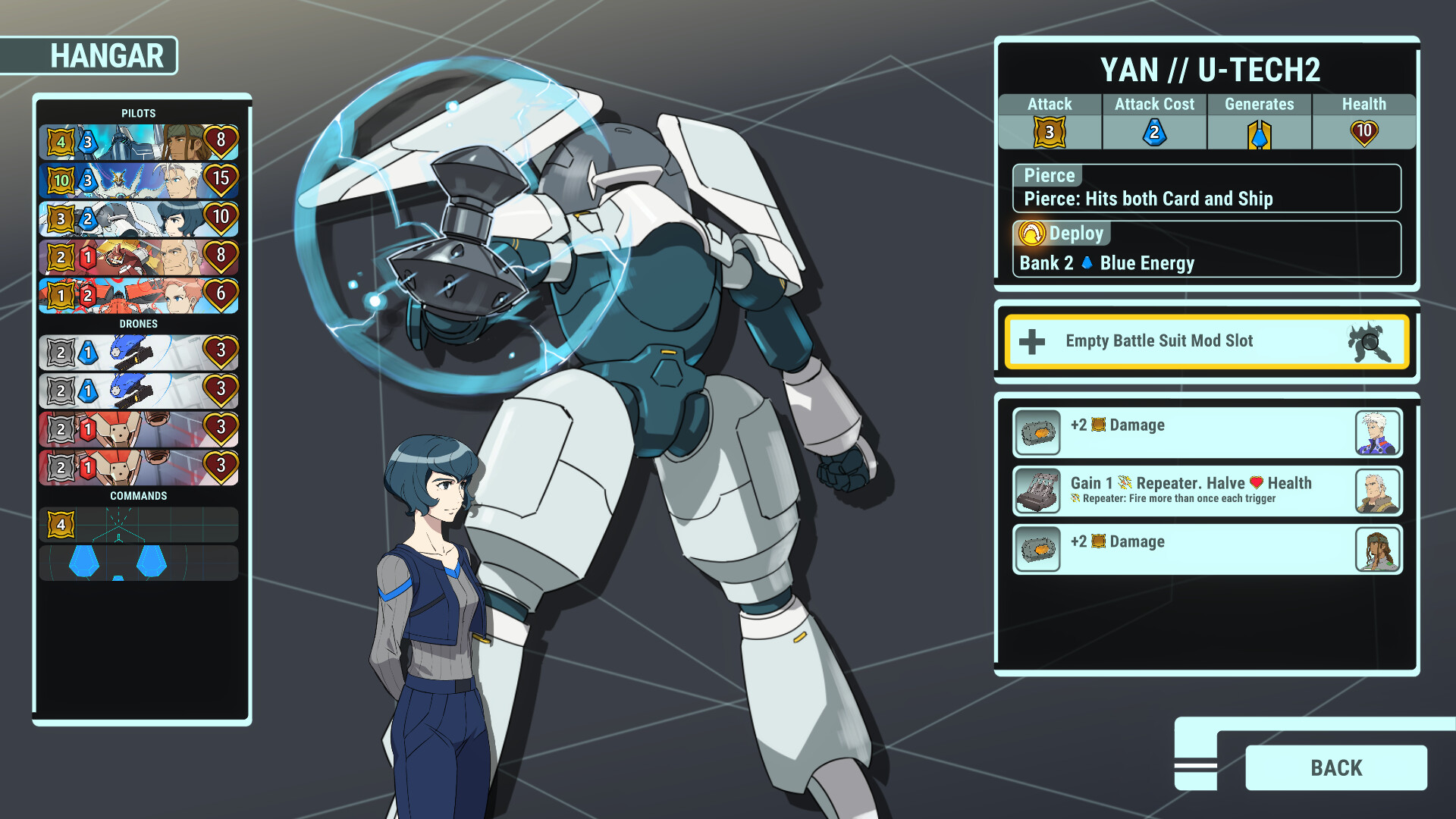The image size is (1456, 819).
Task: Click the BACK button
Action: 1335,767
